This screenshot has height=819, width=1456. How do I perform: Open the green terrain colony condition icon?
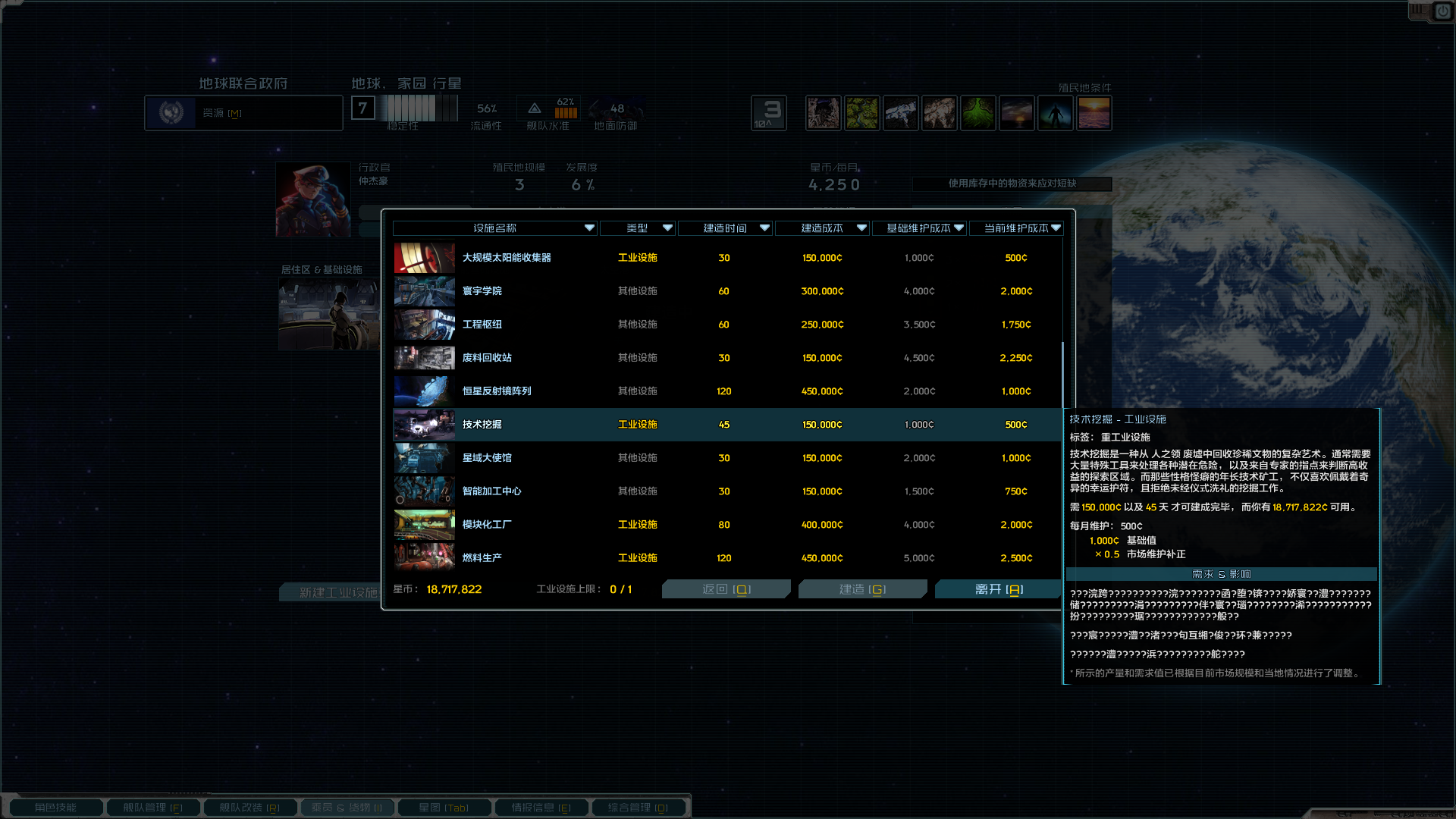pyautogui.click(x=978, y=112)
